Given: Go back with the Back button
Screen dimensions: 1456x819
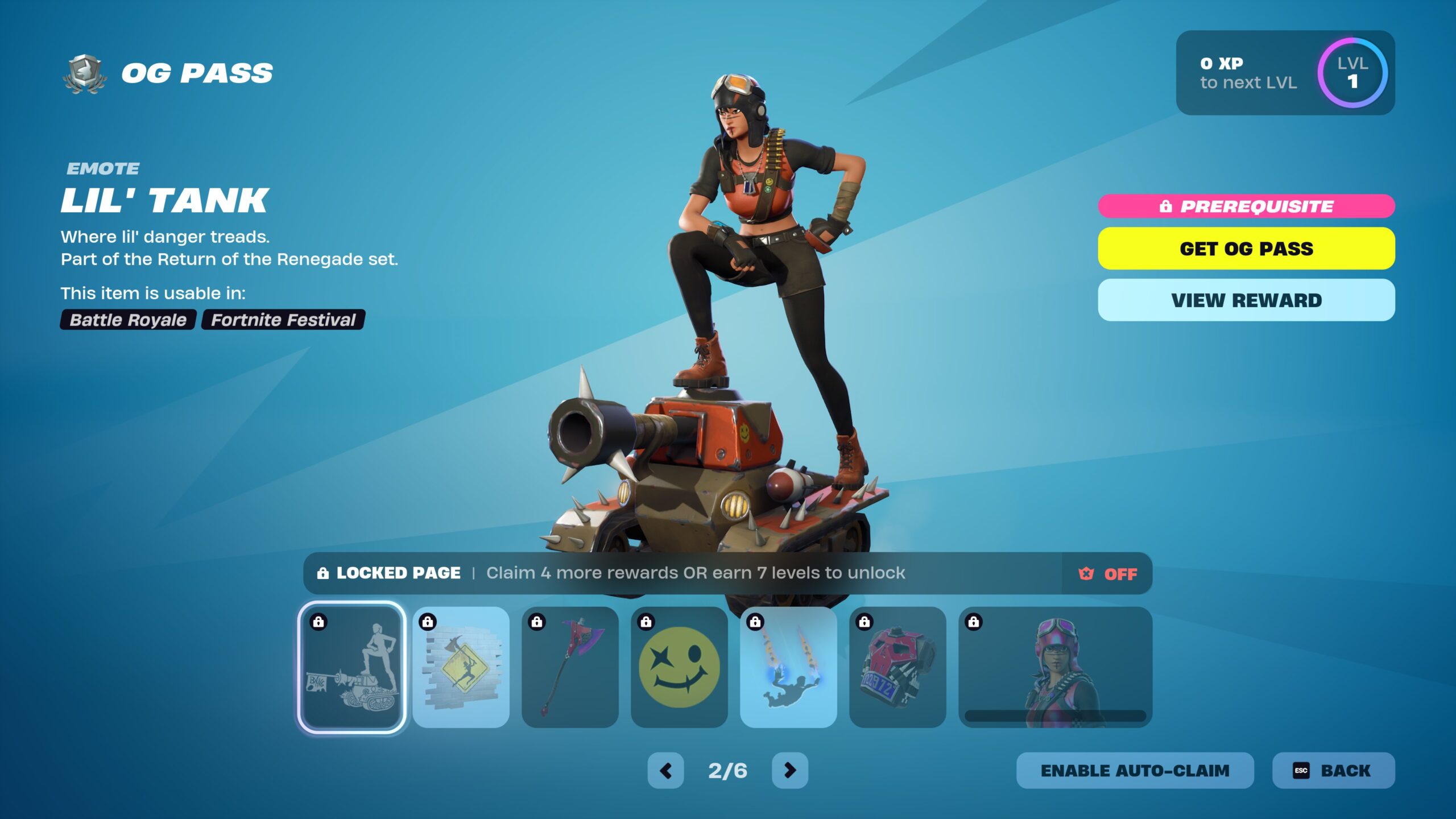Looking at the screenshot, I should point(1333,770).
